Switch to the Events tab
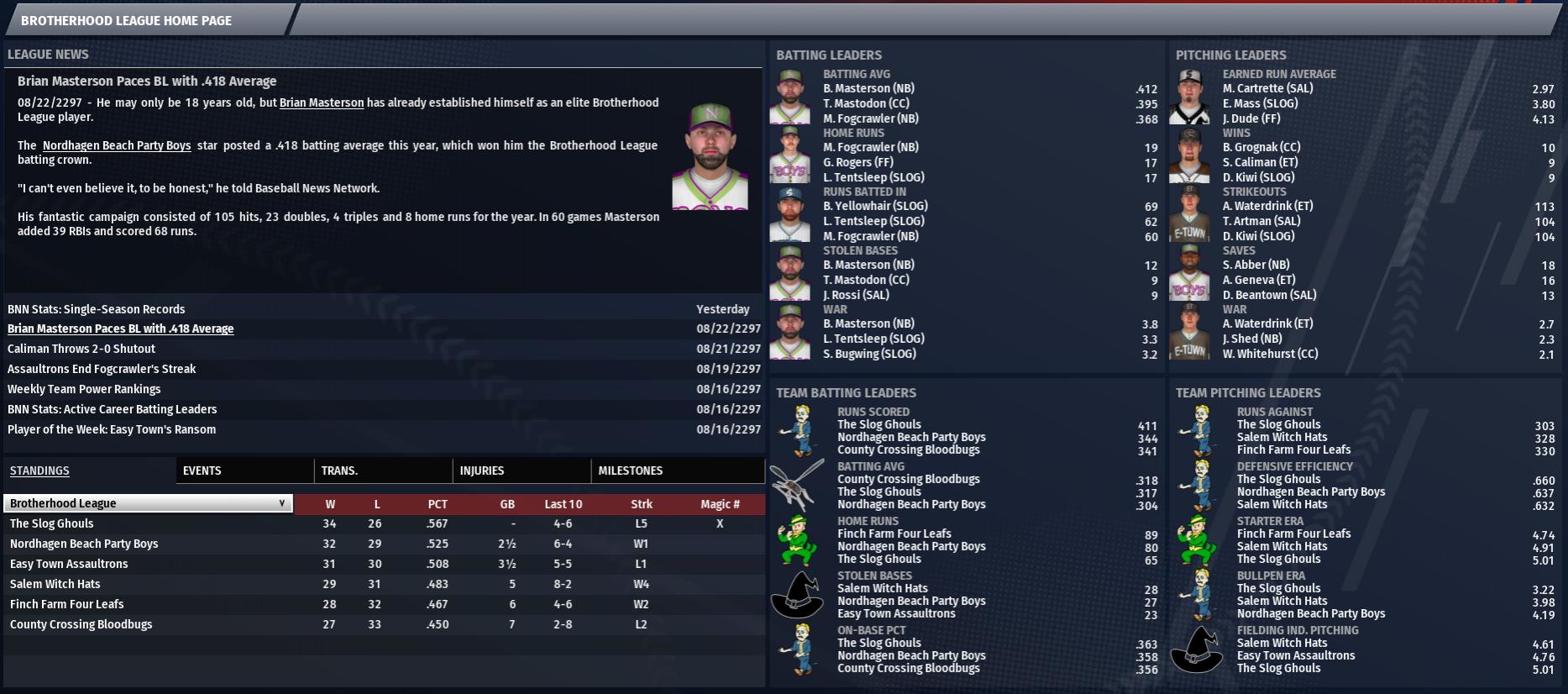Viewport: 1568px width, 694px height. [x=202, y=471]
